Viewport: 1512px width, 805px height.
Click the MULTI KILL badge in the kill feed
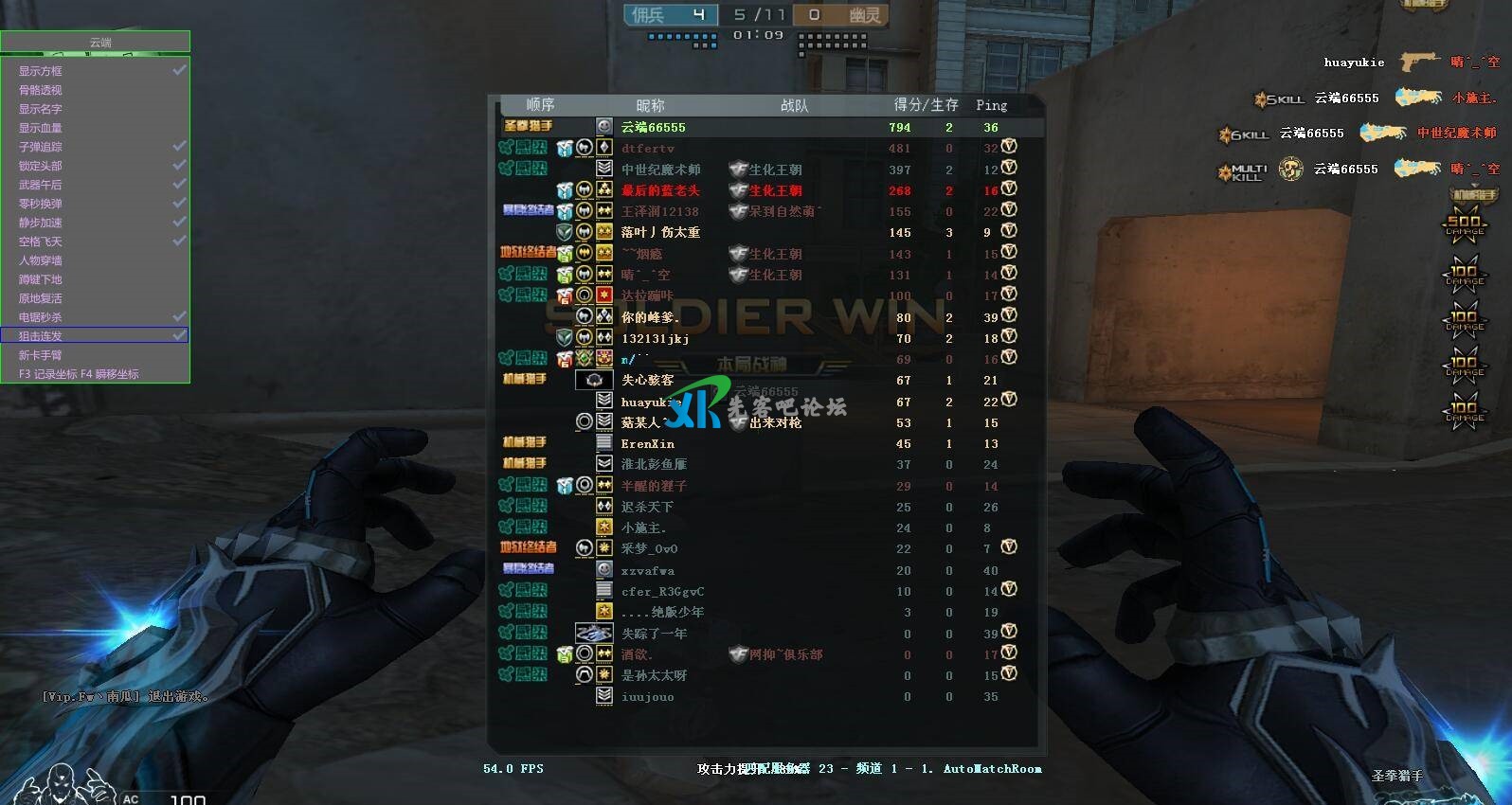(1243, 169)
